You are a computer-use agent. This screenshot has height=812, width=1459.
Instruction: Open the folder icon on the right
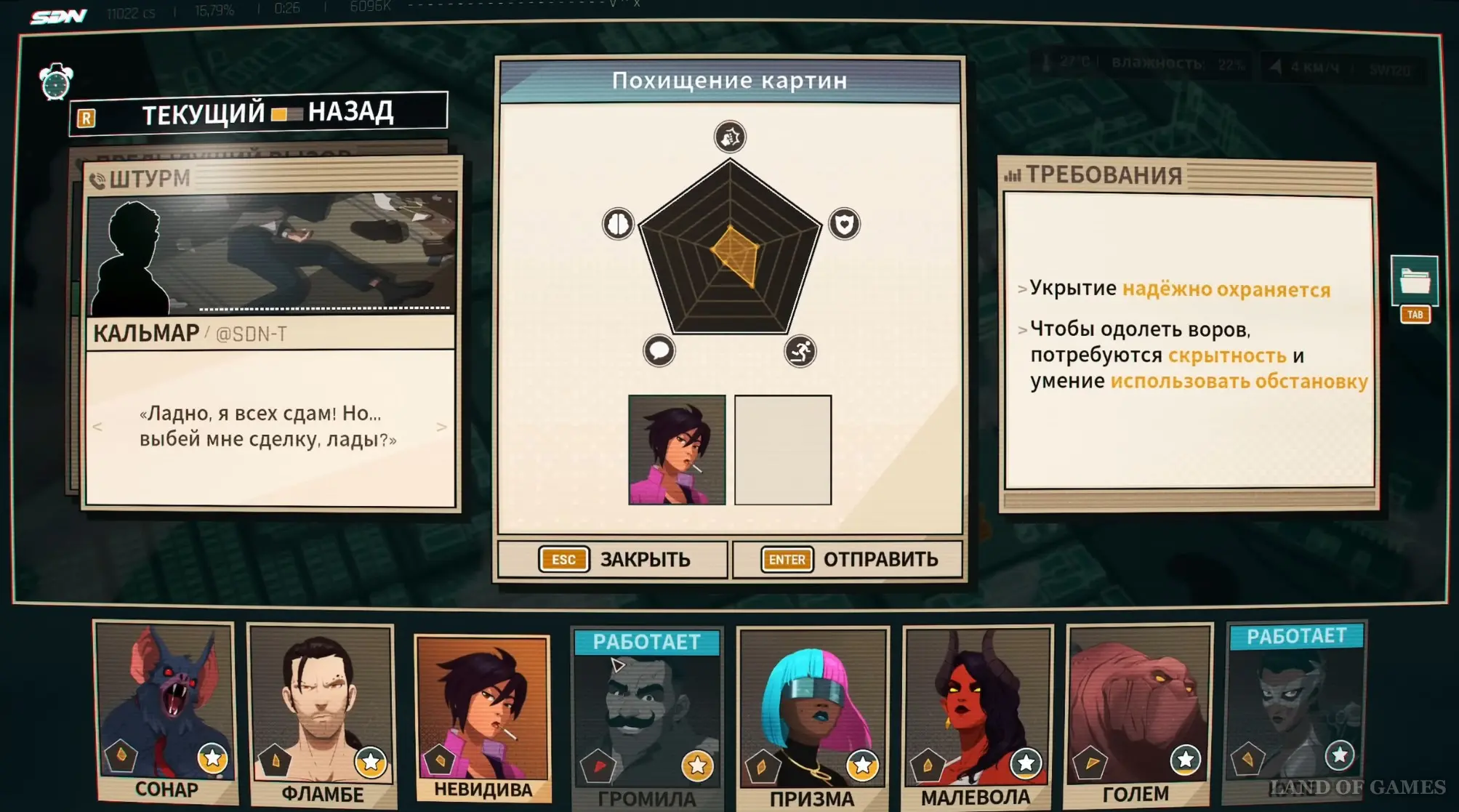(1414, 281)
